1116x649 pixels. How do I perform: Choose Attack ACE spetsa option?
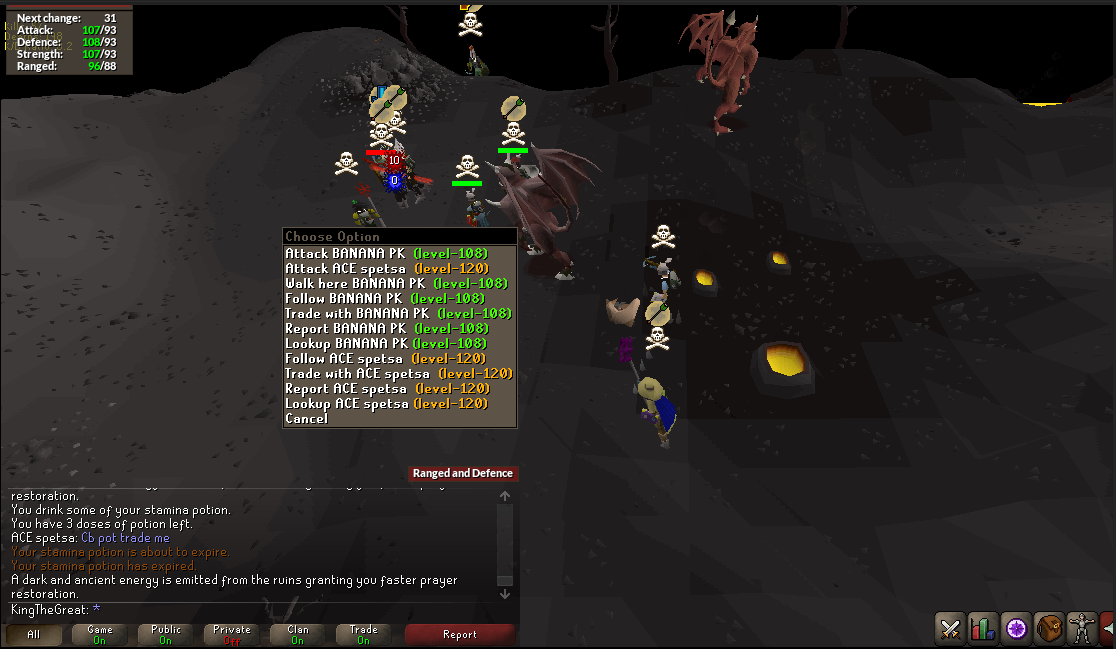[386, 268]
